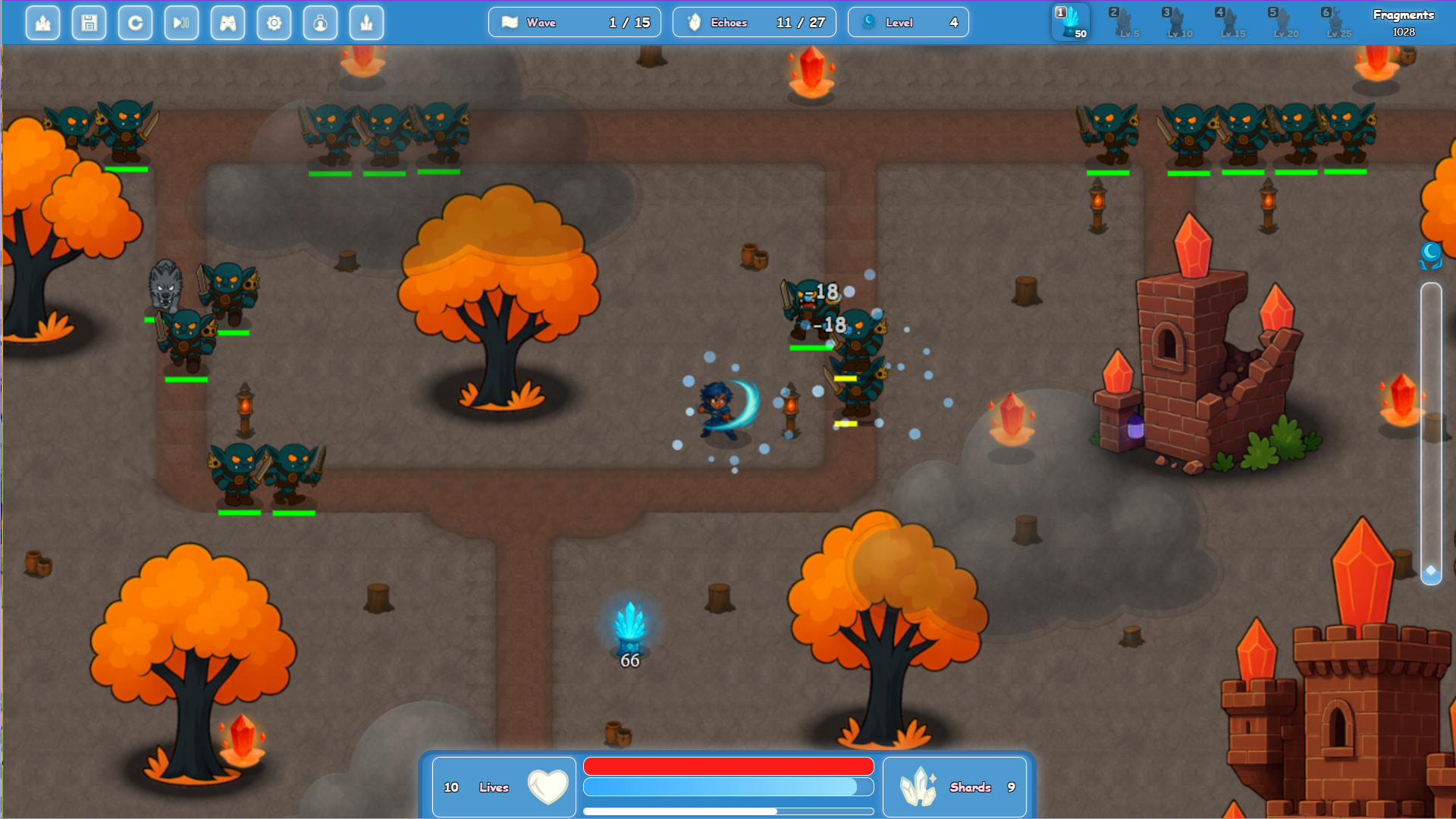The image size is (1456, 819).
Task: Save the game using the save icon
Action: pyautogui.click(x=89, y=23)
